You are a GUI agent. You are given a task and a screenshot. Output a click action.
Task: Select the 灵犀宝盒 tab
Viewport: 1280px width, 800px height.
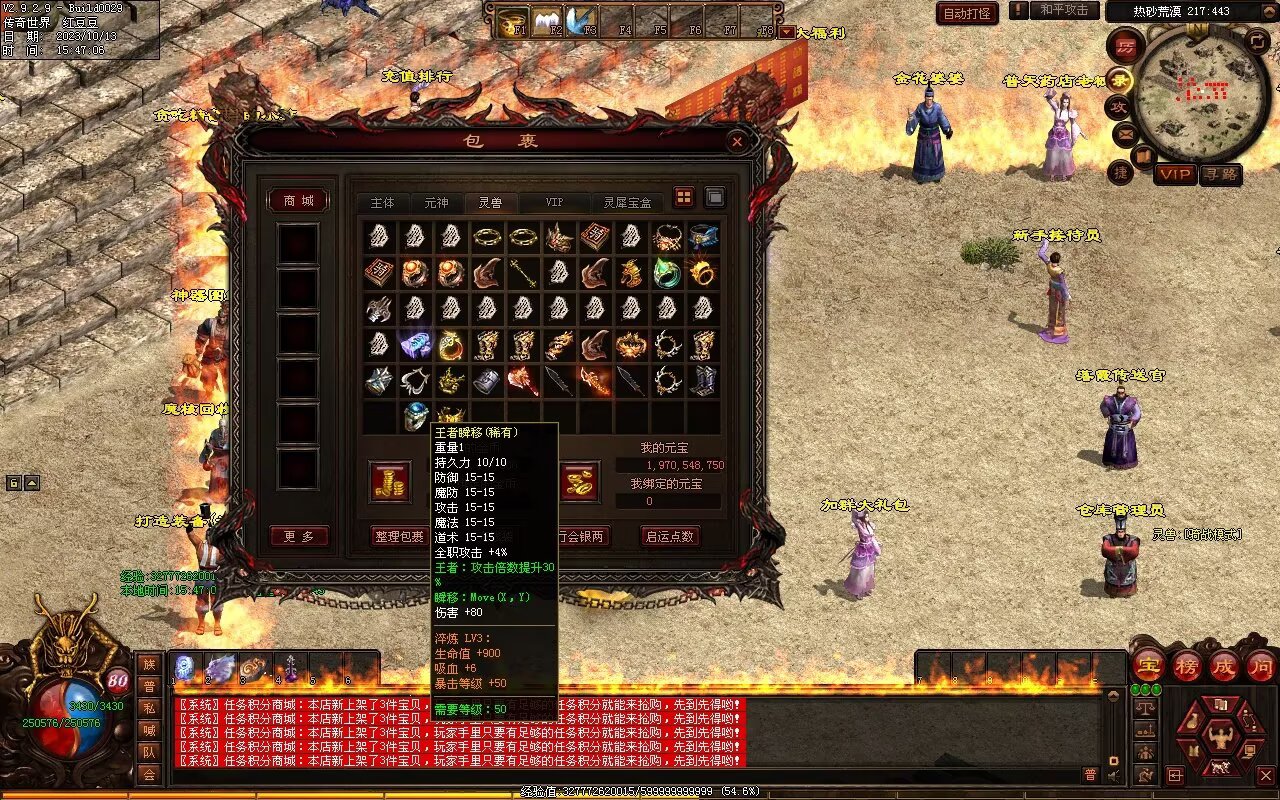627,203
